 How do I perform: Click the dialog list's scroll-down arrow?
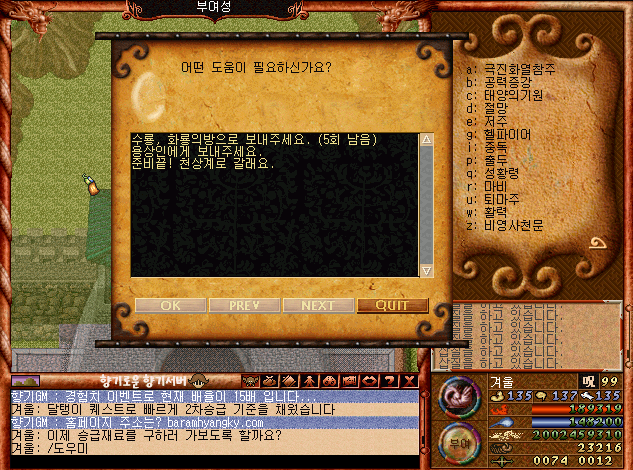[x=427, y=270]
